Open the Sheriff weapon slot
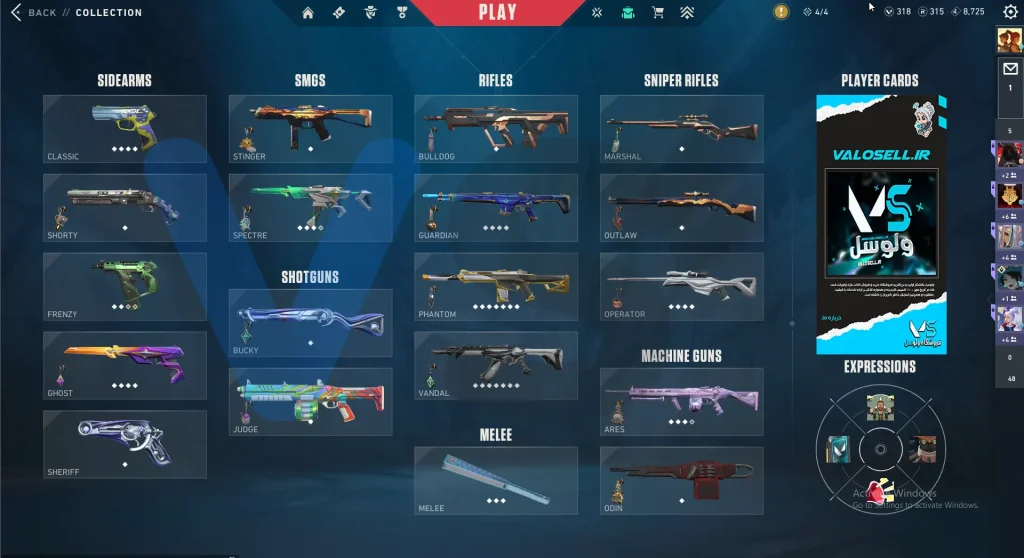The width and height of the screenshot is (1024, 558). (x=125, y=444)
